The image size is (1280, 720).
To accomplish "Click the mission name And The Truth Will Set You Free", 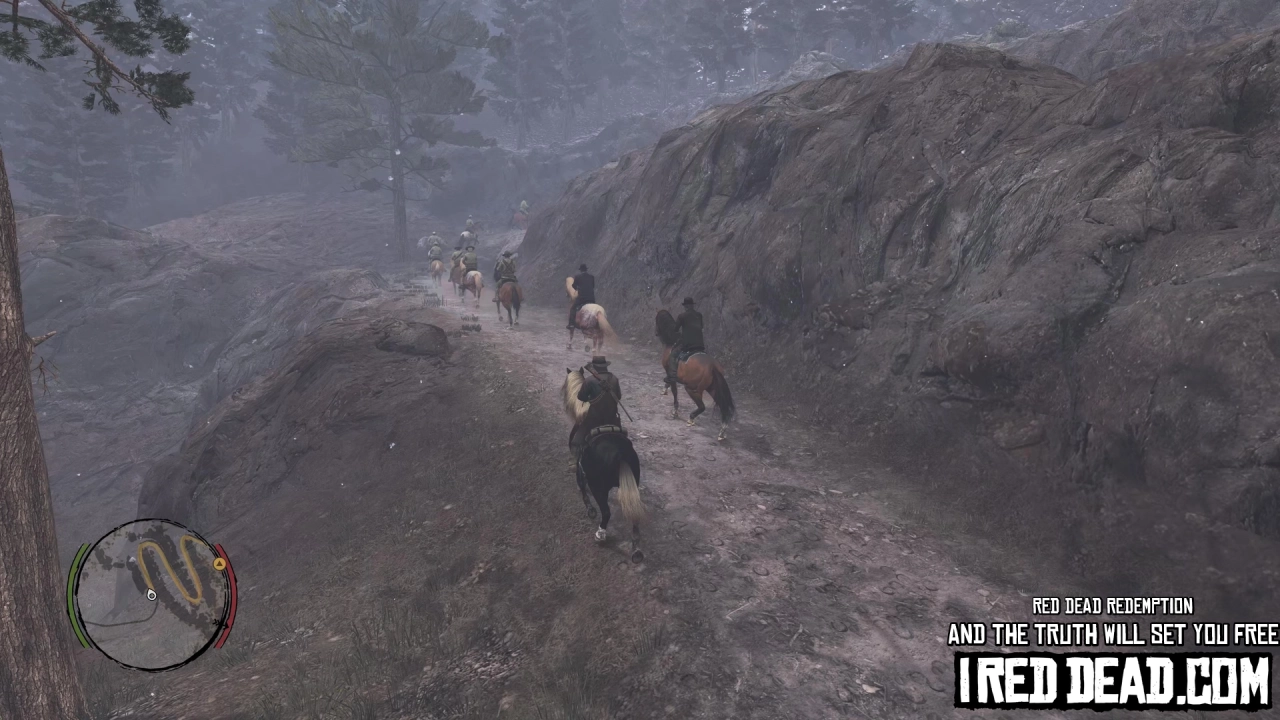I will tap(1108, 634).
